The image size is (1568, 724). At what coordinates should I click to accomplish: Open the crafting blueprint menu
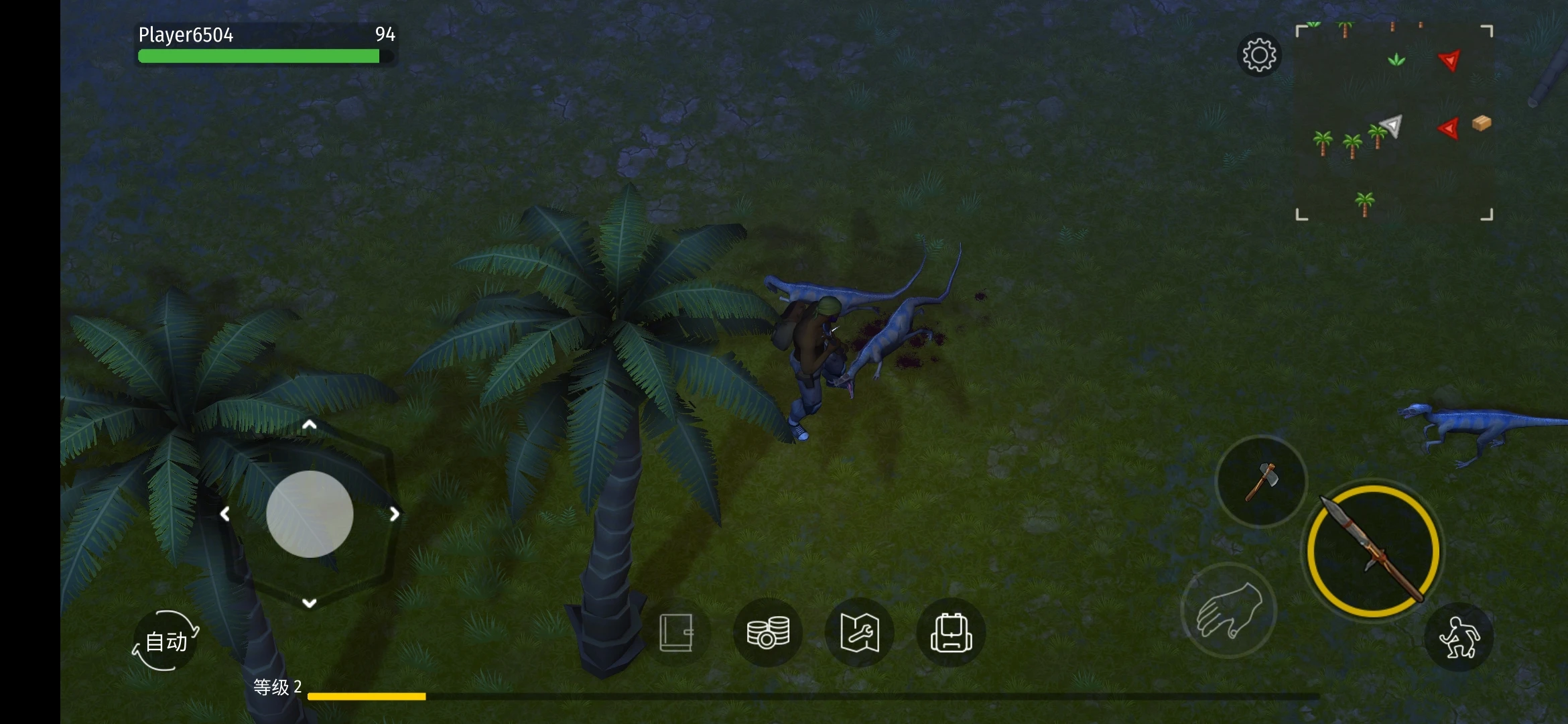coord(859,632)
